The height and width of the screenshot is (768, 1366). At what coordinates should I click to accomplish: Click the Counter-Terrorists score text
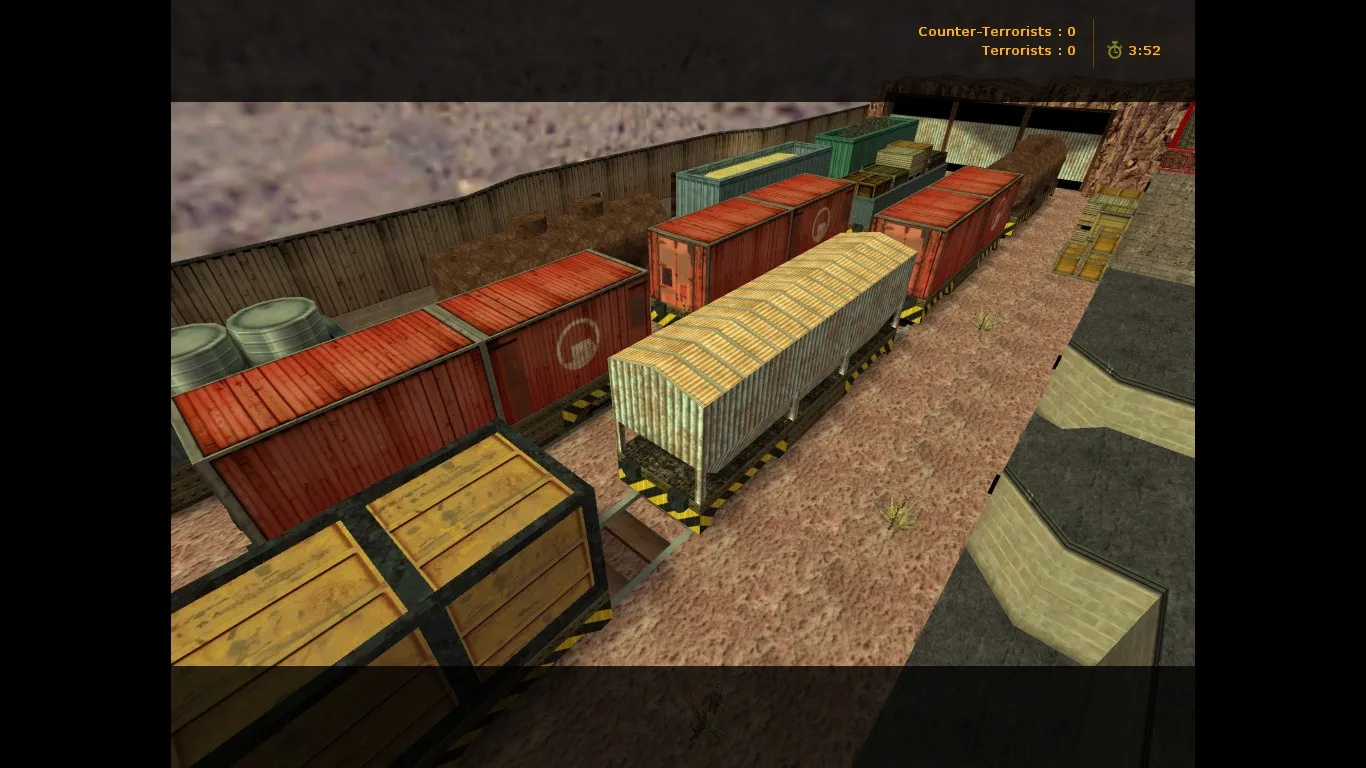pos(995,31)
